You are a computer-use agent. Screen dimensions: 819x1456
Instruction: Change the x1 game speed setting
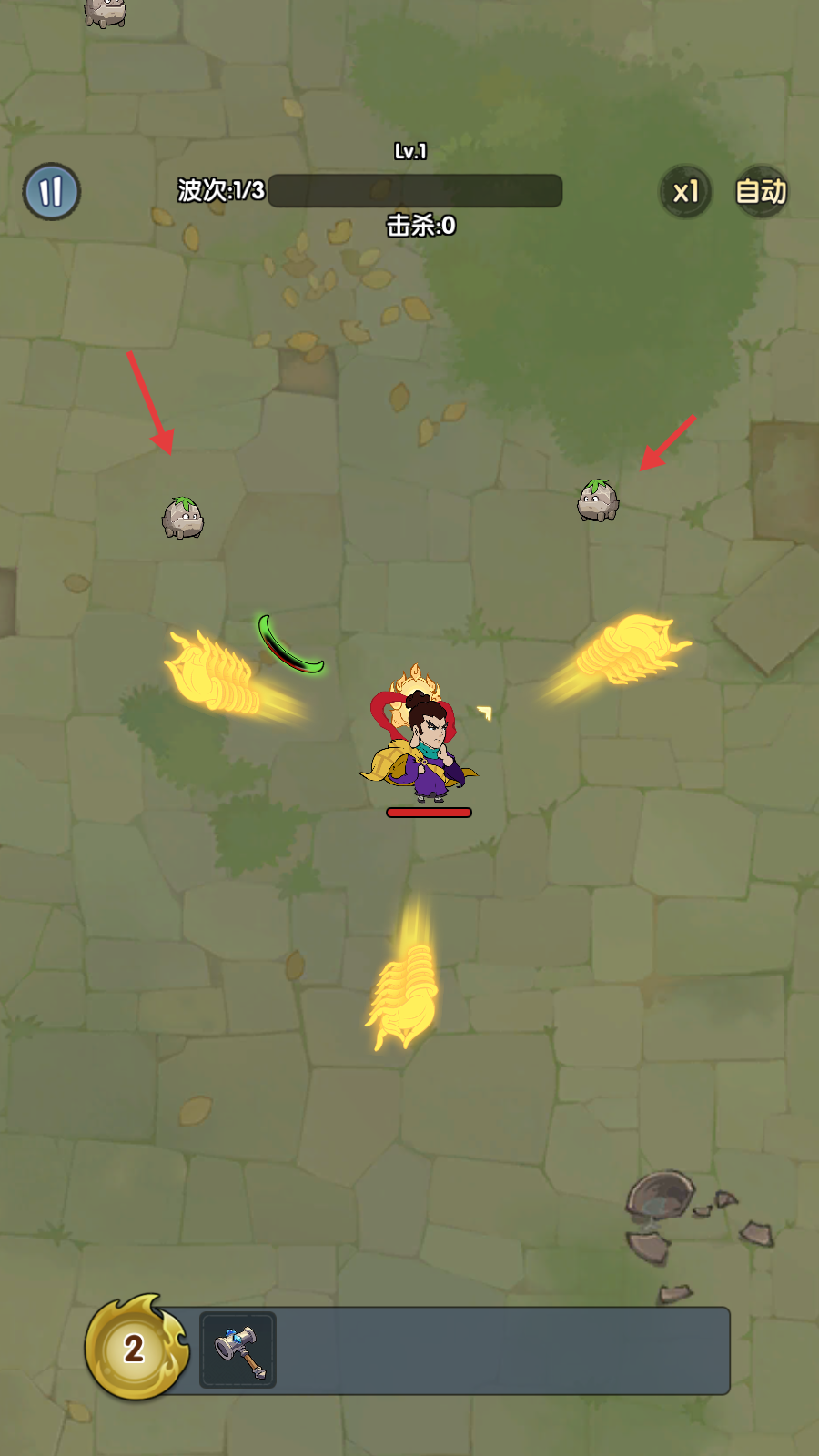click(x=685, y=191)
